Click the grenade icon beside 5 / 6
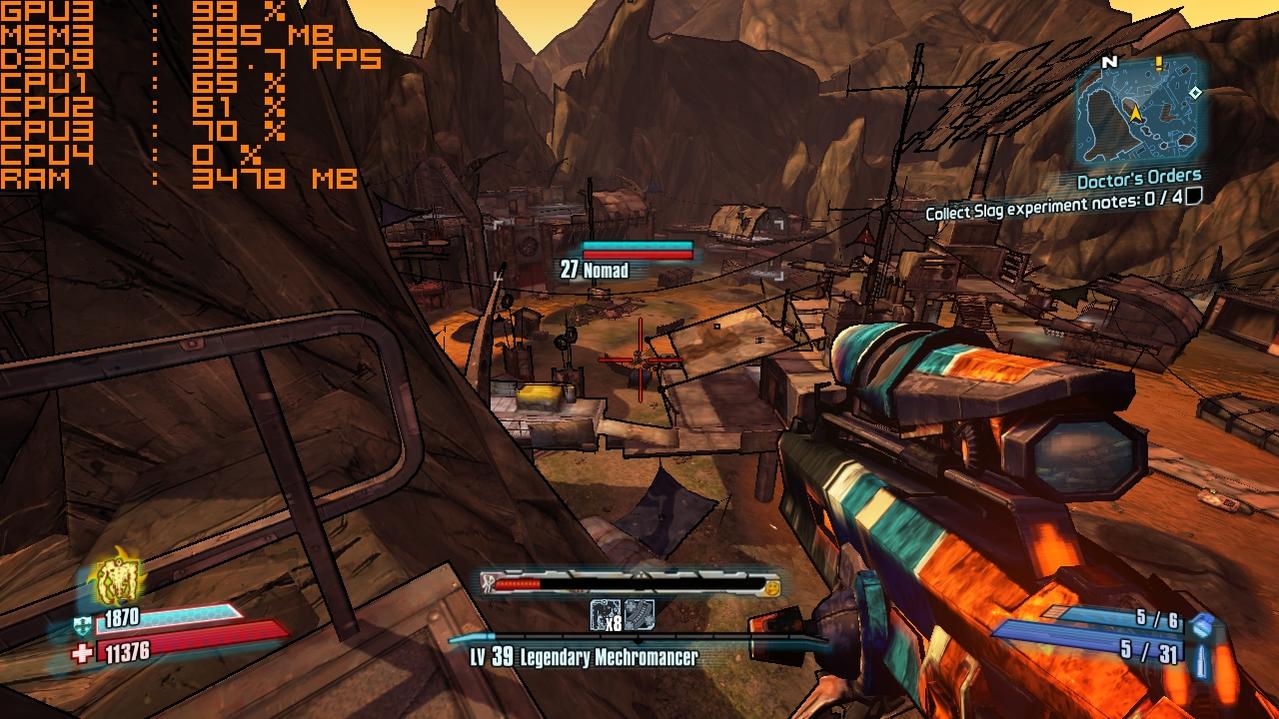Viewport: 1279px width, 719px height. 1203,626
